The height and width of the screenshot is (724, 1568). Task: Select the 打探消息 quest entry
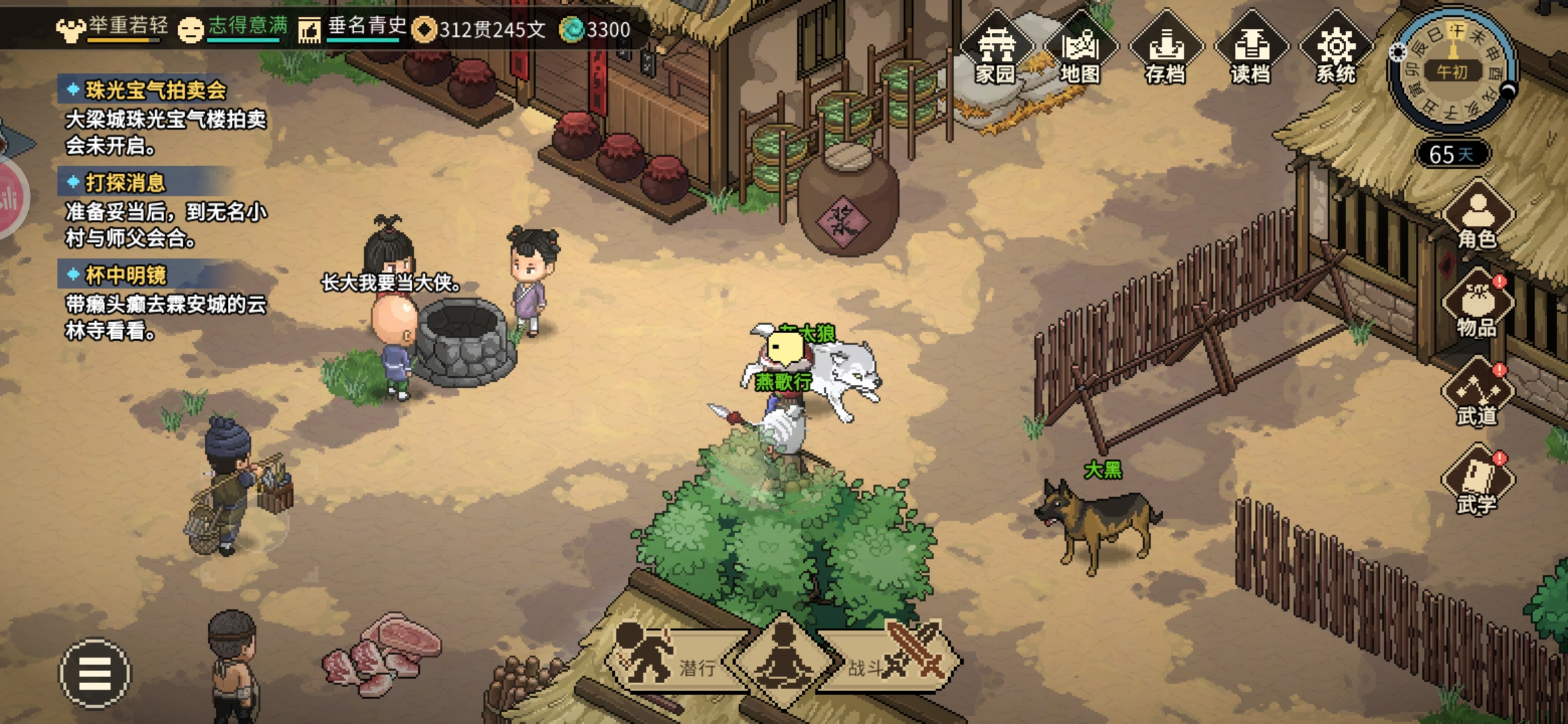pos(125,183)
